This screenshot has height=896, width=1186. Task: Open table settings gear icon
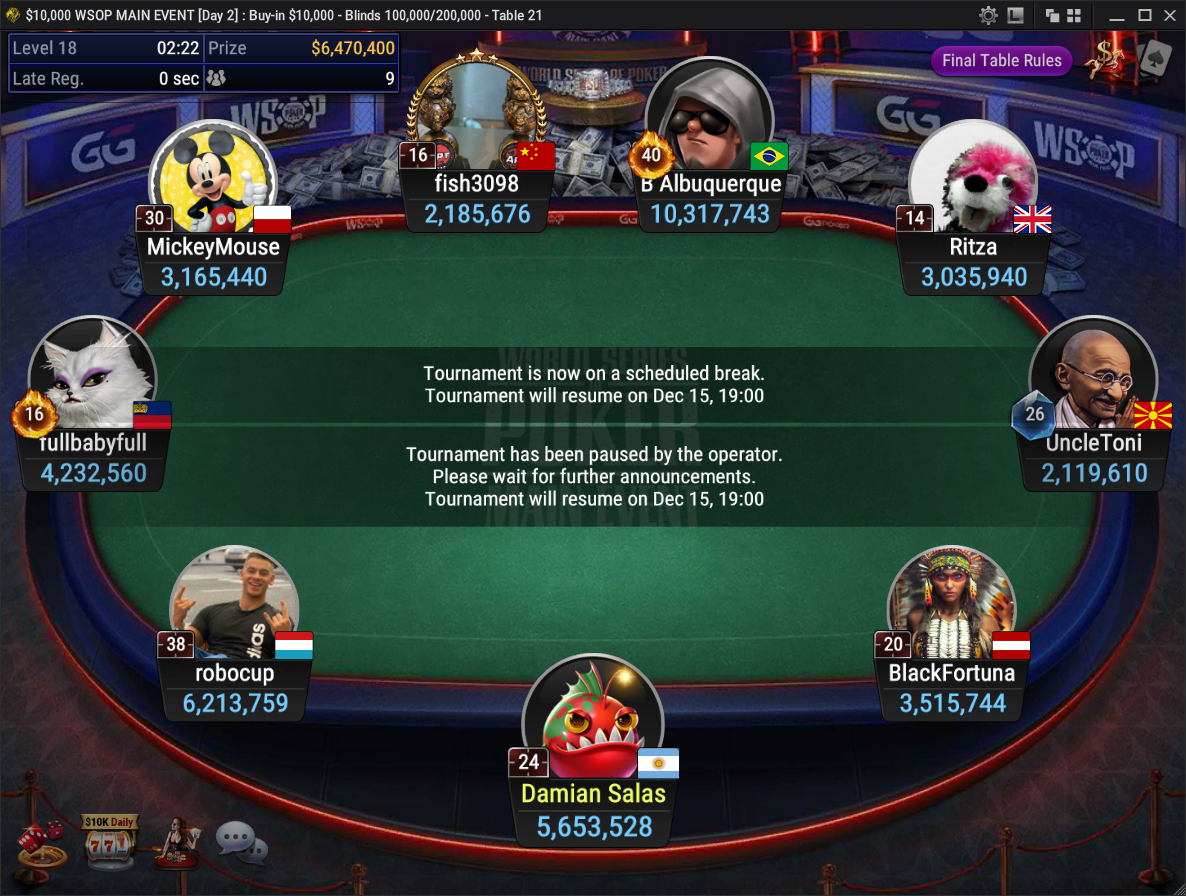click(988, 15)
